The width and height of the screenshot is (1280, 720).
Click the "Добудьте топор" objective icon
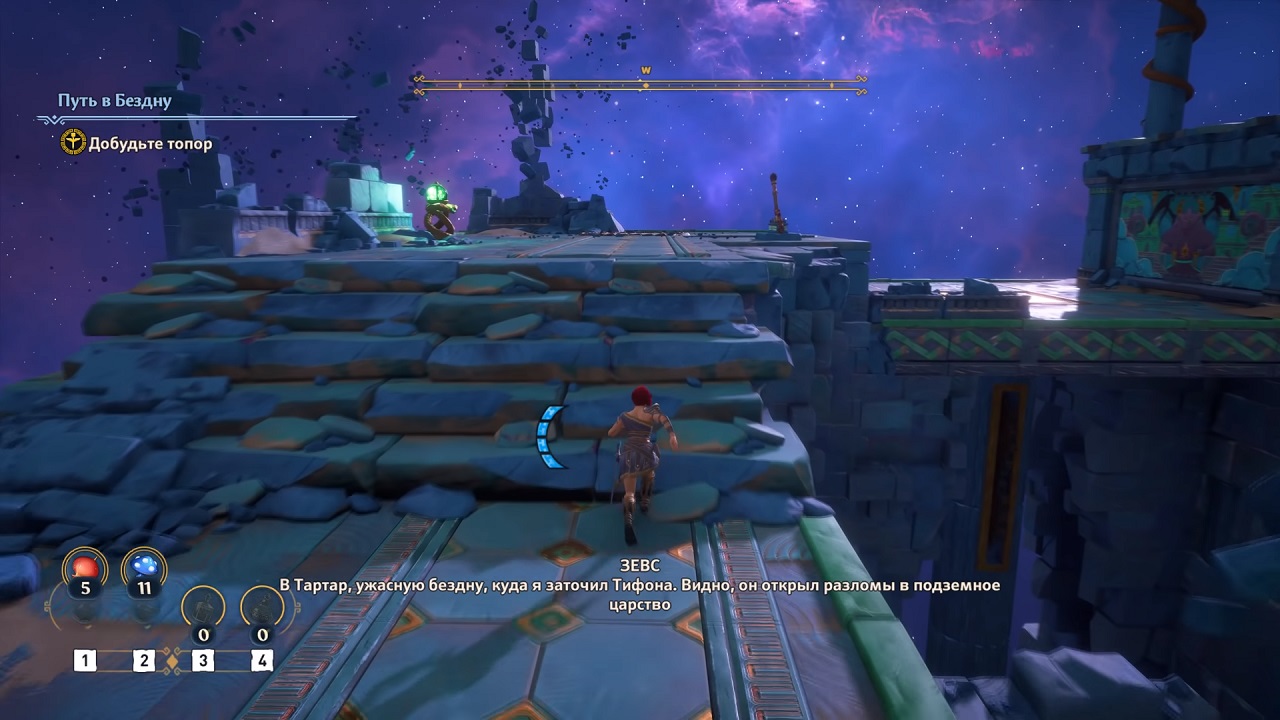73,143
